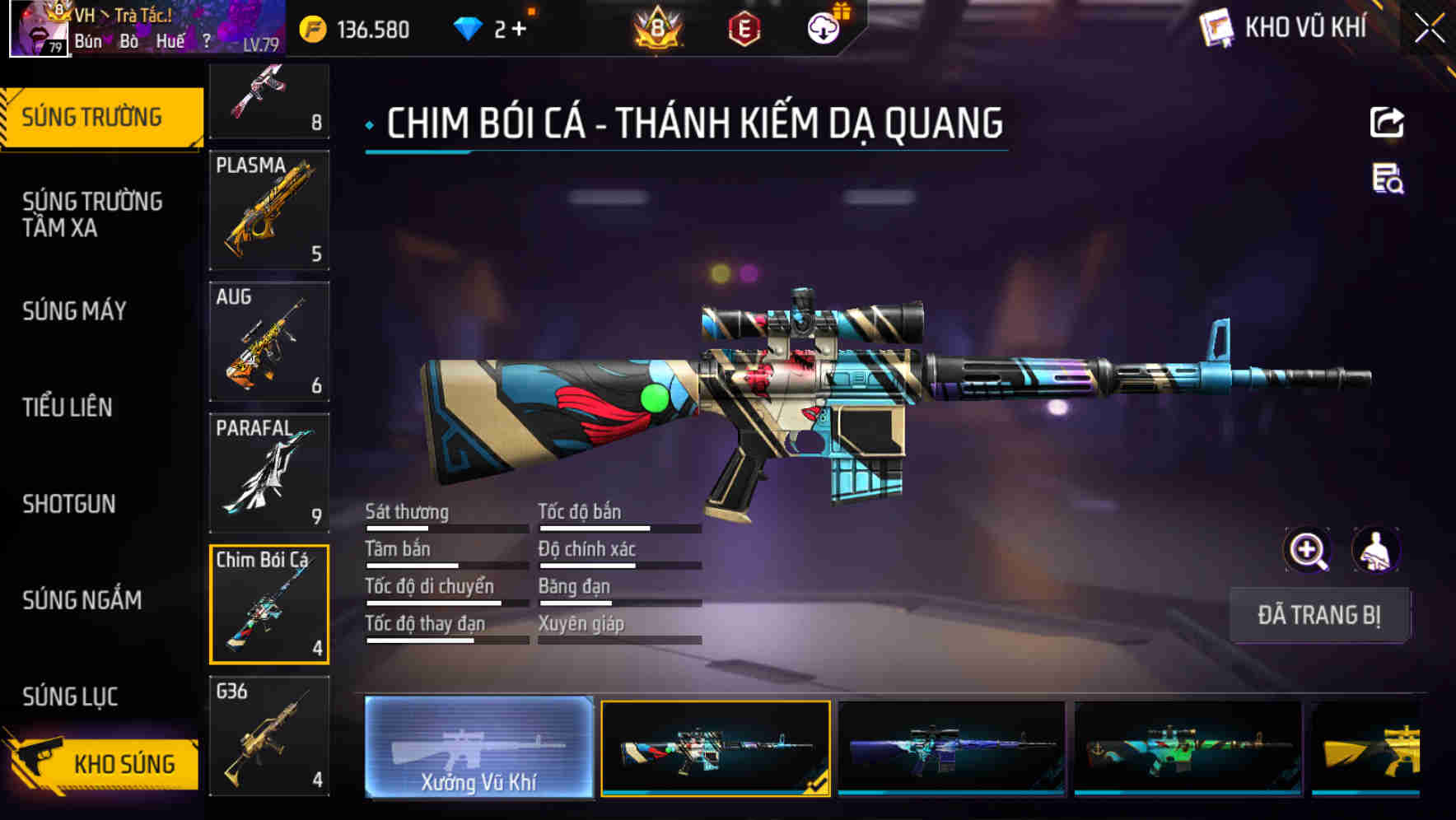The height and width of the screenshot is (820, 1456).
Task: Switch to the SÚNG MÁY category tab
Action: pos(74,311)
